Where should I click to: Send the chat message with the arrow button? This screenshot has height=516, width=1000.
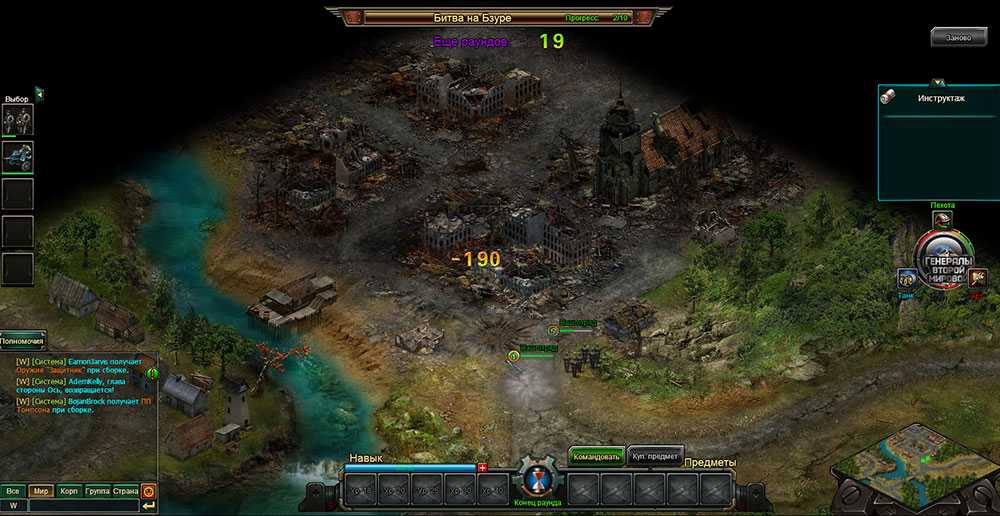pyautogui.click(x=149, y=506)
